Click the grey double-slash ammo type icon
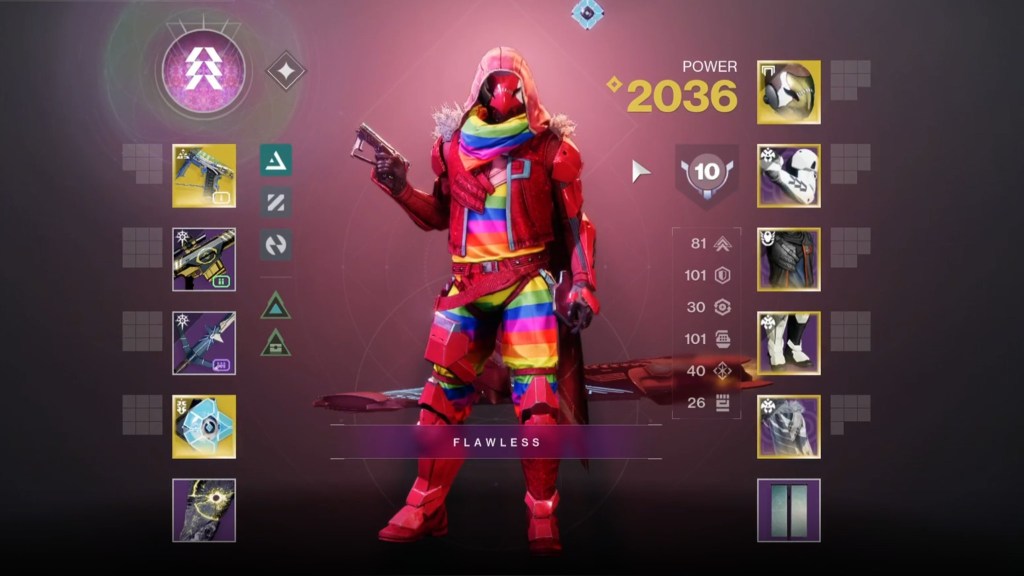Screen dimensions: 1024x576 [276, 202]
